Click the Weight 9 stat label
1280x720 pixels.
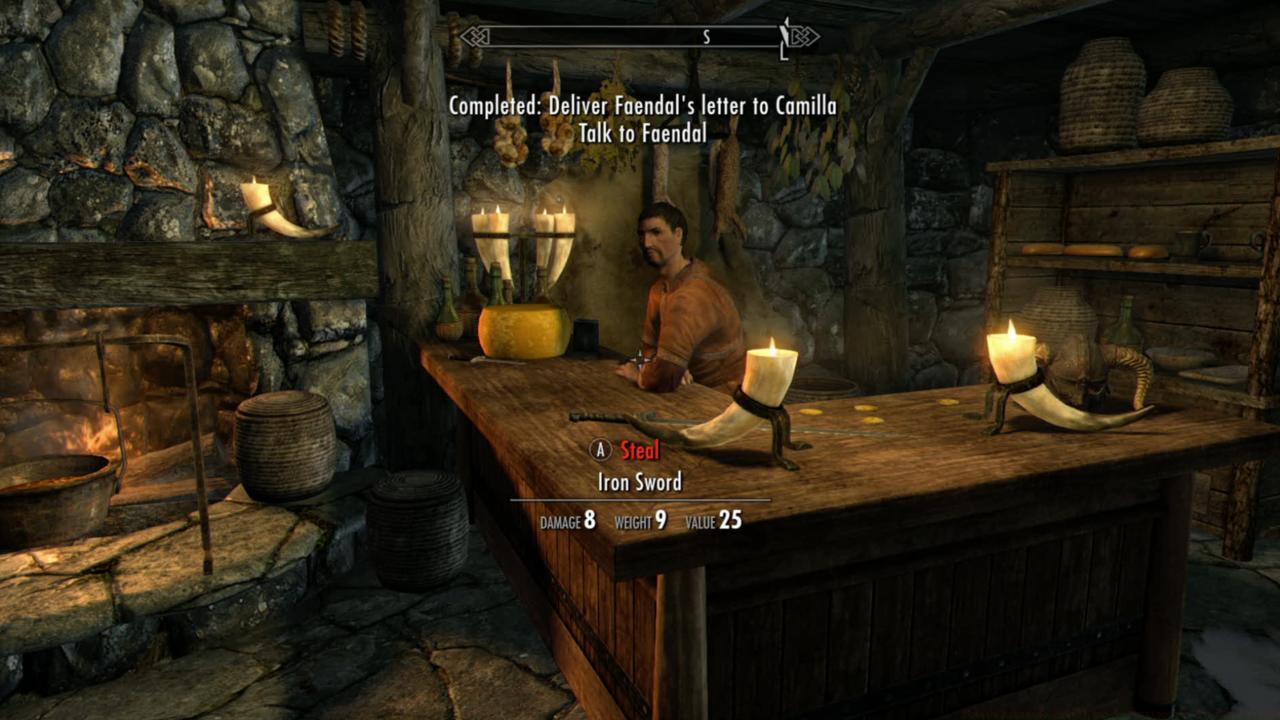(641, 522)
